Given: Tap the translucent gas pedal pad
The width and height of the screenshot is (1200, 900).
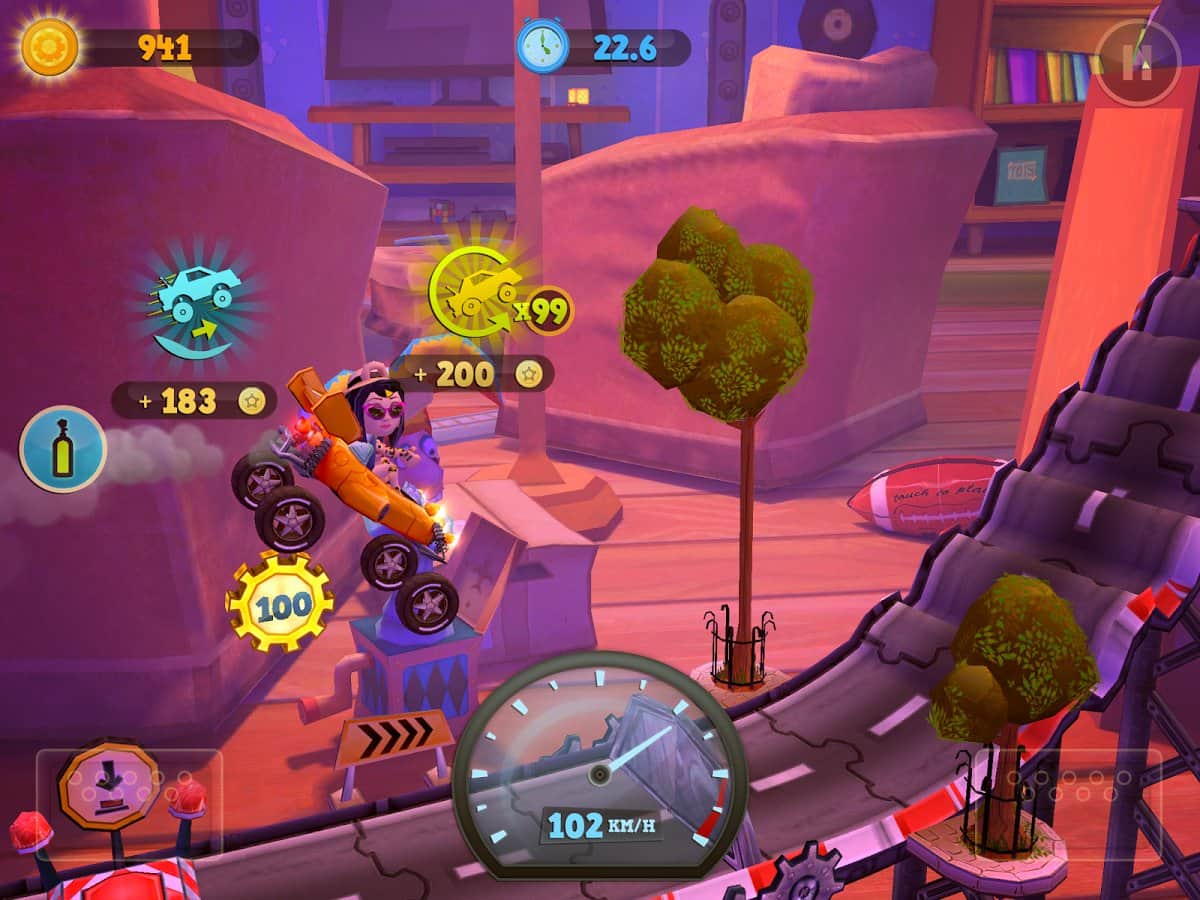Looking at the screenshot, I should [1068, 803].
